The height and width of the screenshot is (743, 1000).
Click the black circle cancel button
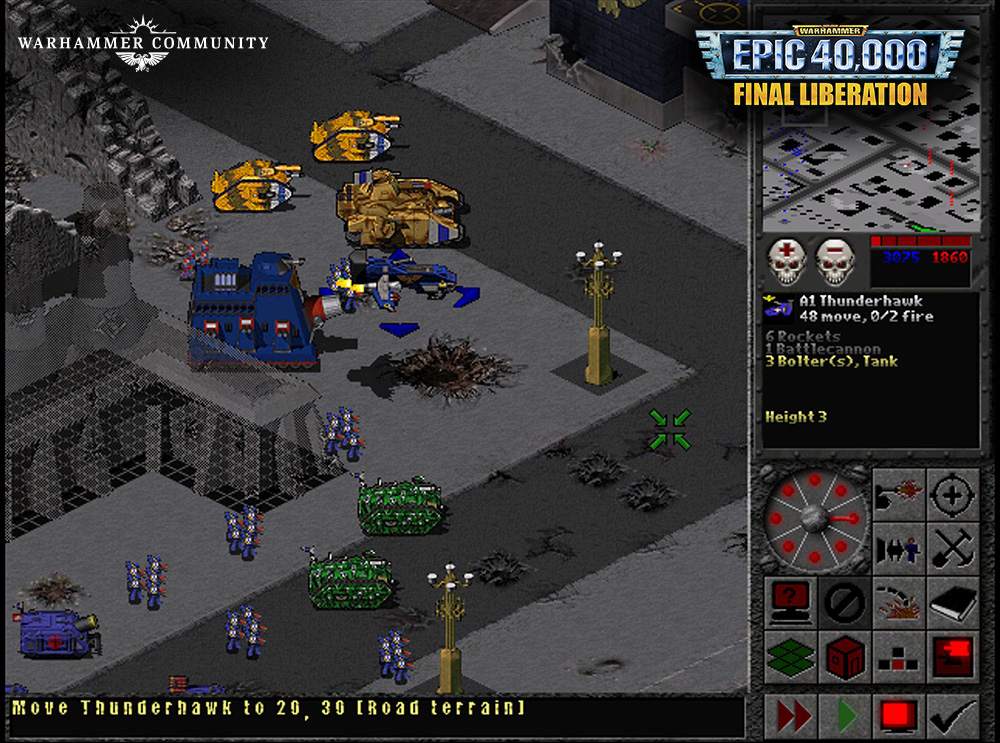[x=844, y=602]
